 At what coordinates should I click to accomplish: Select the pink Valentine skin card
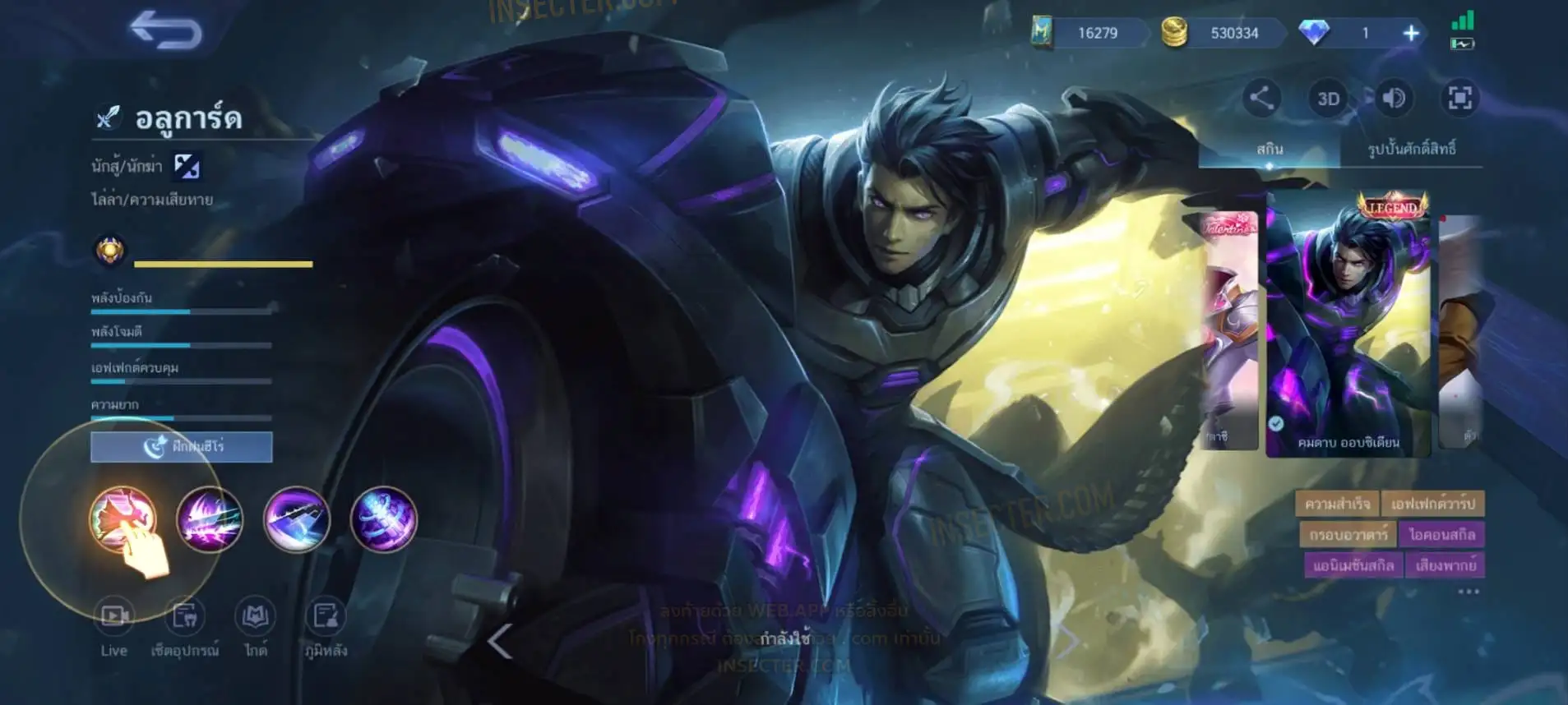tap(1231, 329)
